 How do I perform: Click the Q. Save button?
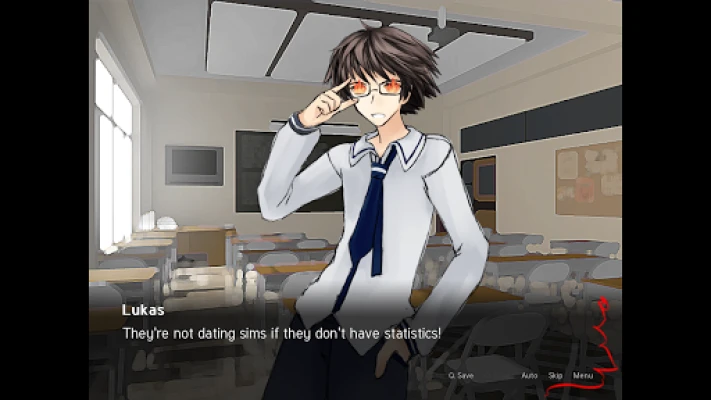click(463, 376)
